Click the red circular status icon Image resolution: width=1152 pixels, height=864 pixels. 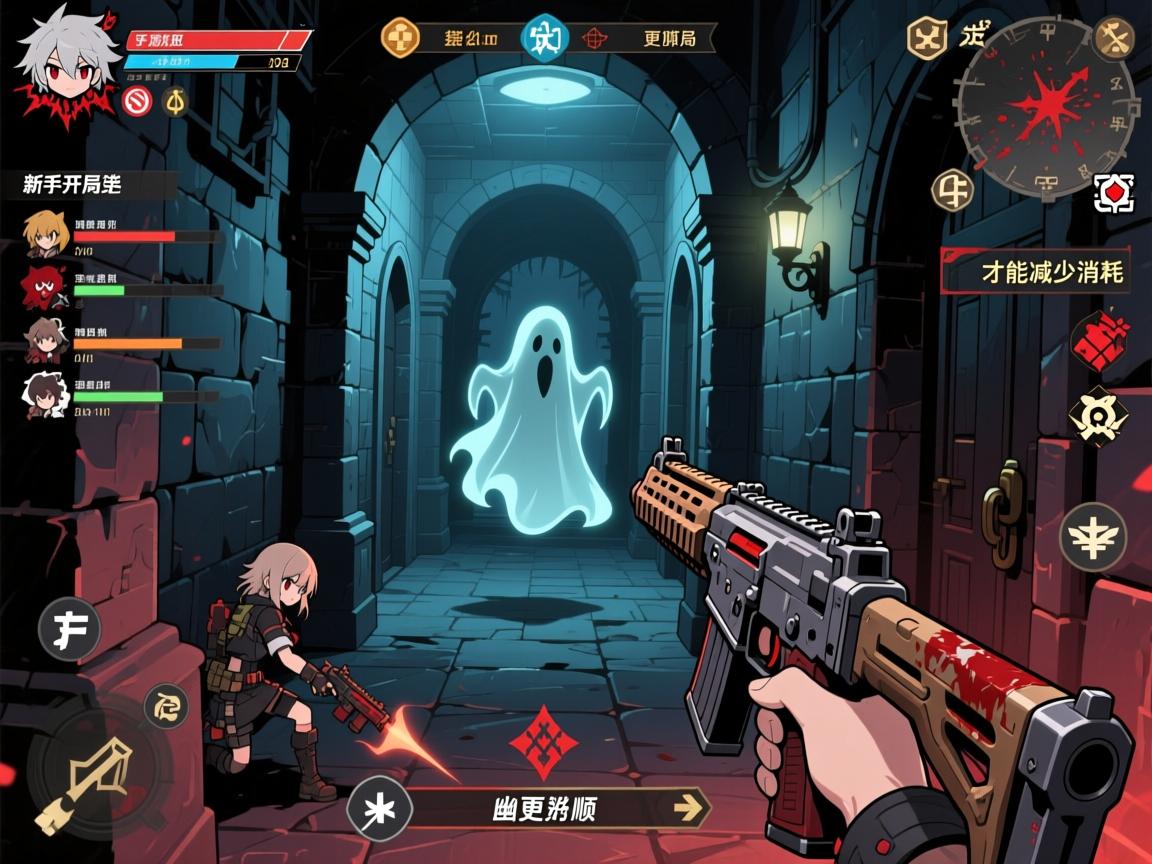tap(138, 100)
